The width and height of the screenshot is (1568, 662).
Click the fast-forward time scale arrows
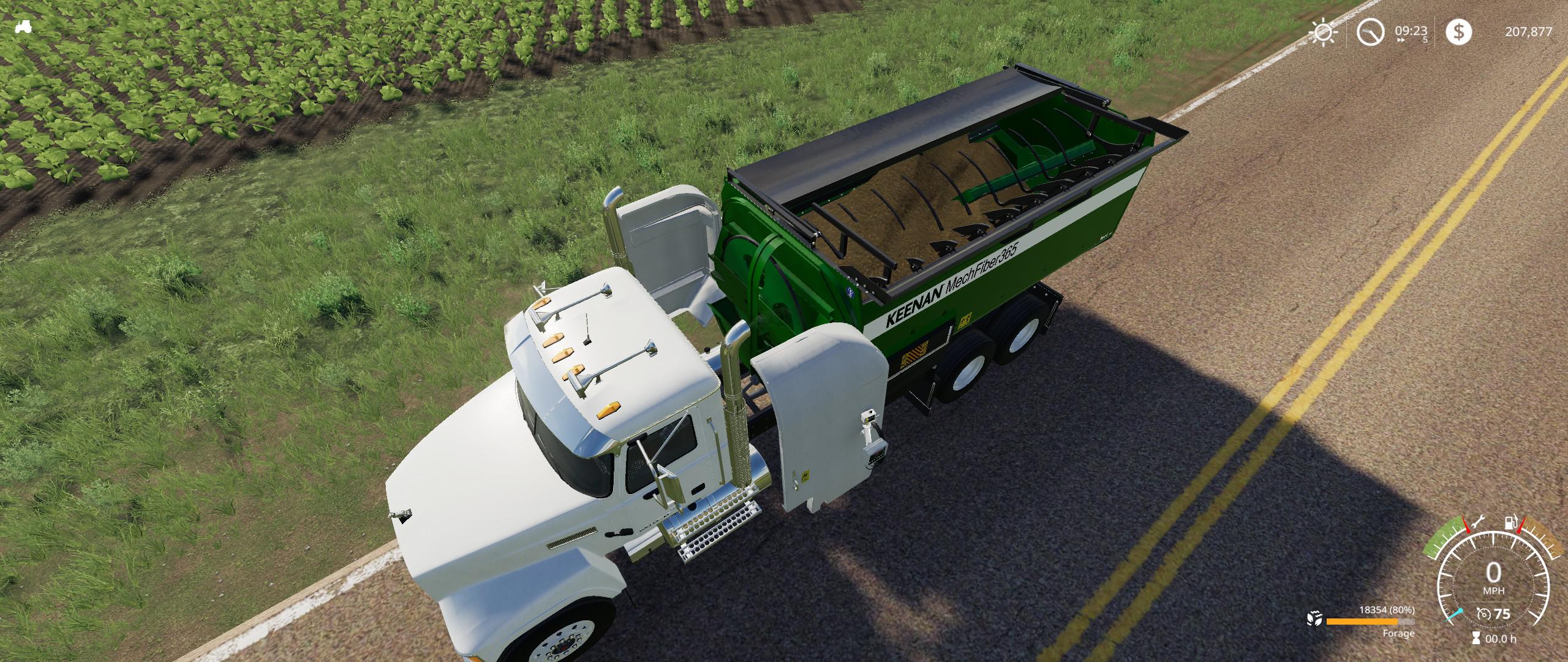(x=1401, y=40)
